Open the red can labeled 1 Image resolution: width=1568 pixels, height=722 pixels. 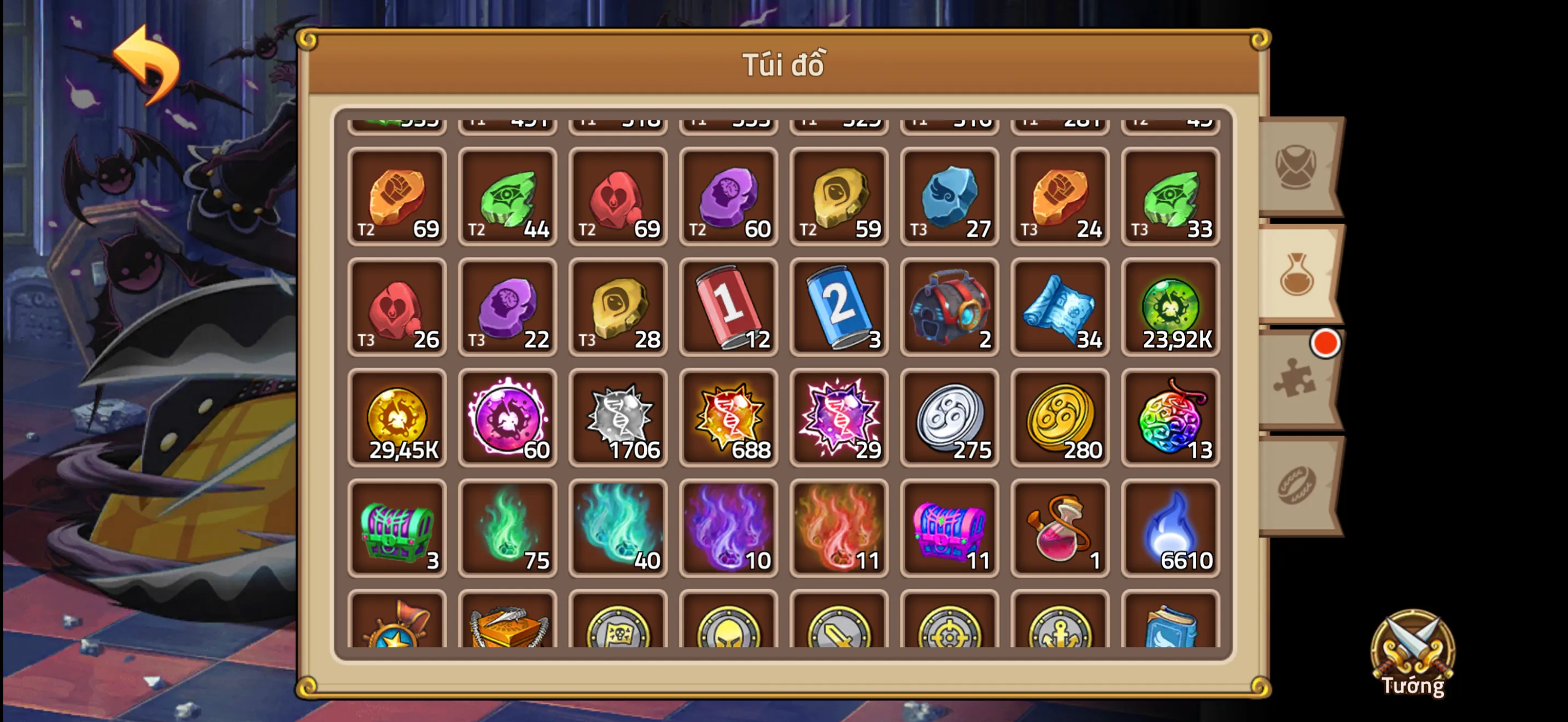pyautogui.click(x=728, y=307)
